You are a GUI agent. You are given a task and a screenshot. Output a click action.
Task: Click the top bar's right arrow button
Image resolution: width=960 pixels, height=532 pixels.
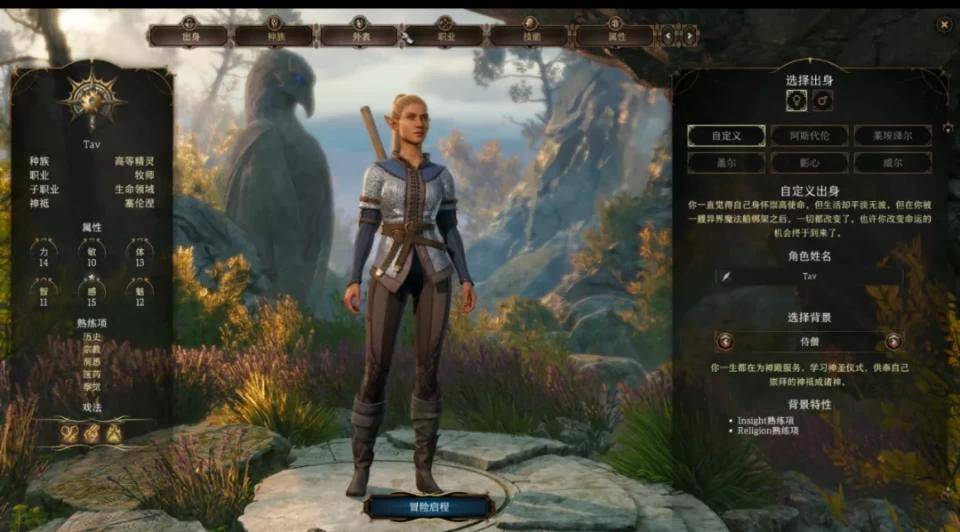tap(688, 36)
